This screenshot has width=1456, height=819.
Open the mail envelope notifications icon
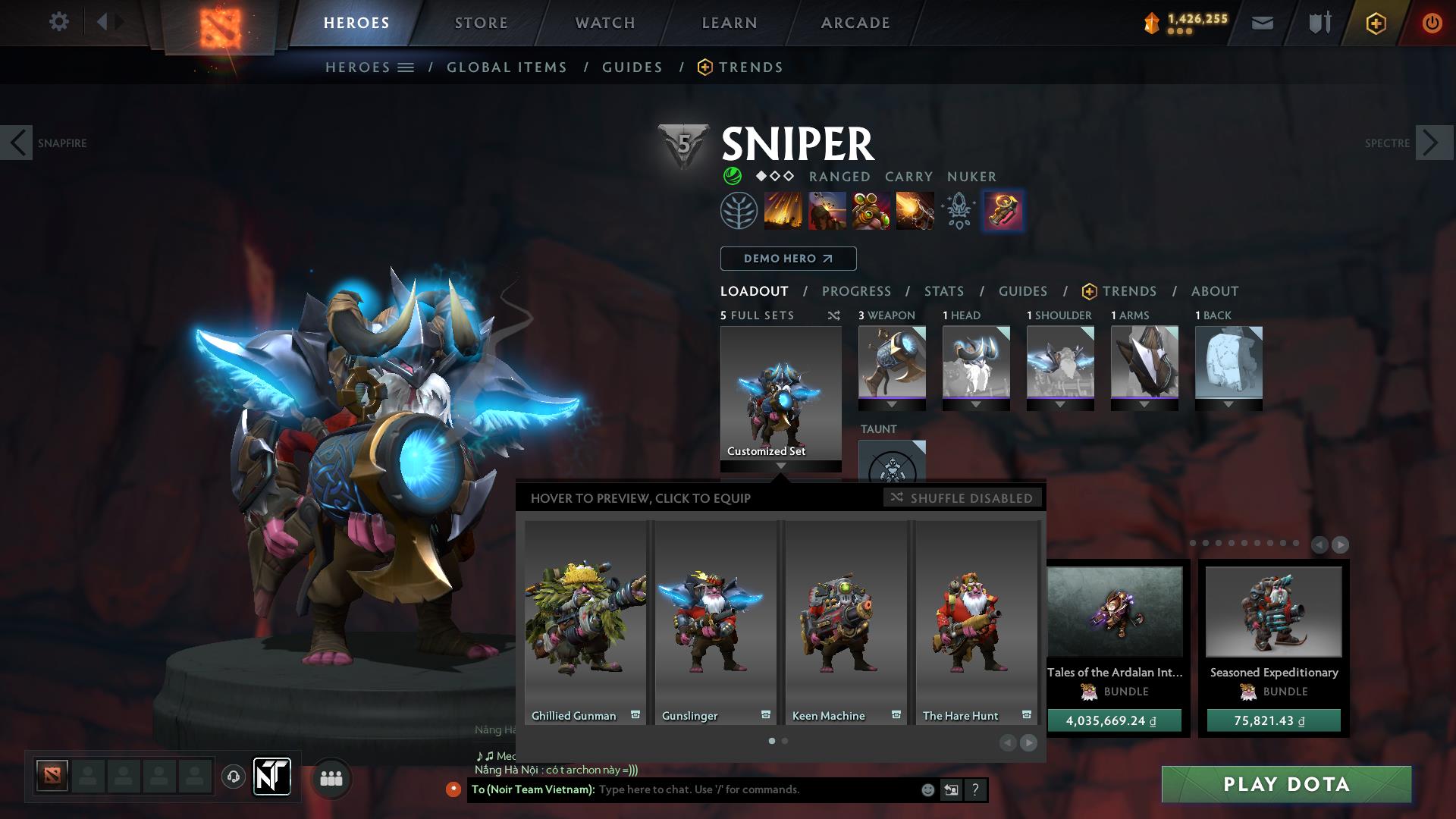pos(1261,23)
